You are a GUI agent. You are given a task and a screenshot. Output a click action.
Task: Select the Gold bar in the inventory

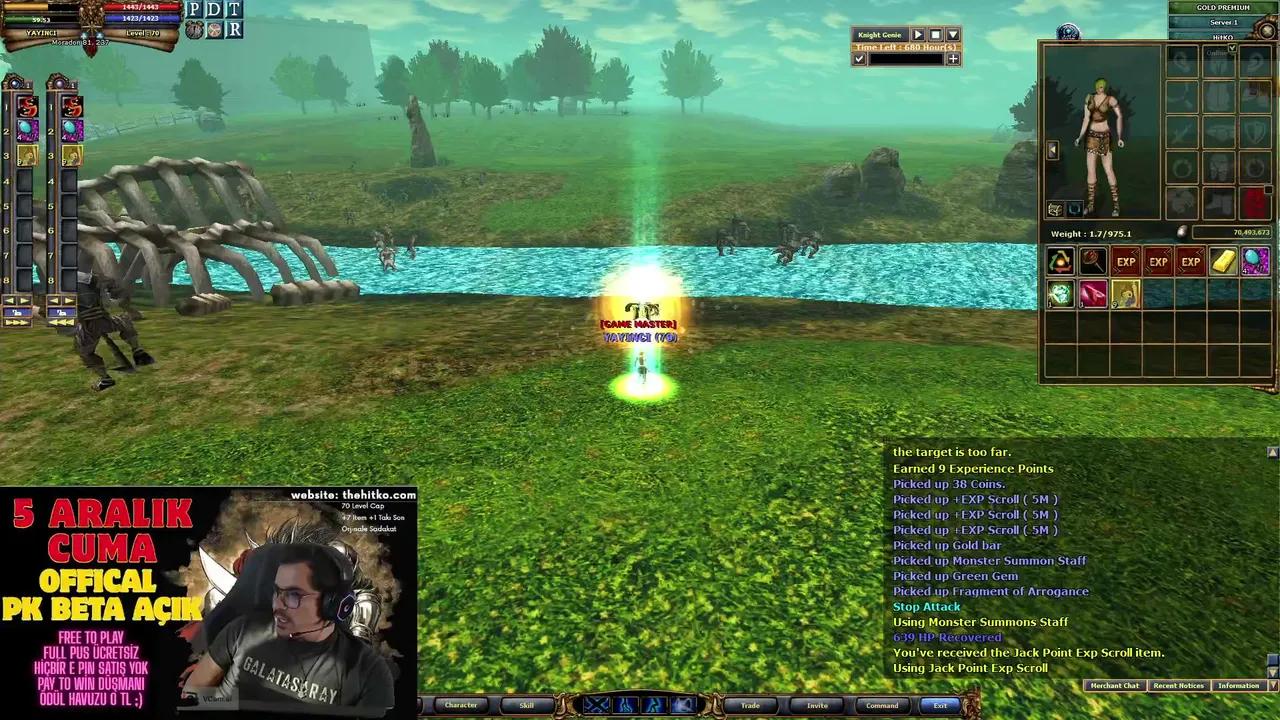[1222, 261]
